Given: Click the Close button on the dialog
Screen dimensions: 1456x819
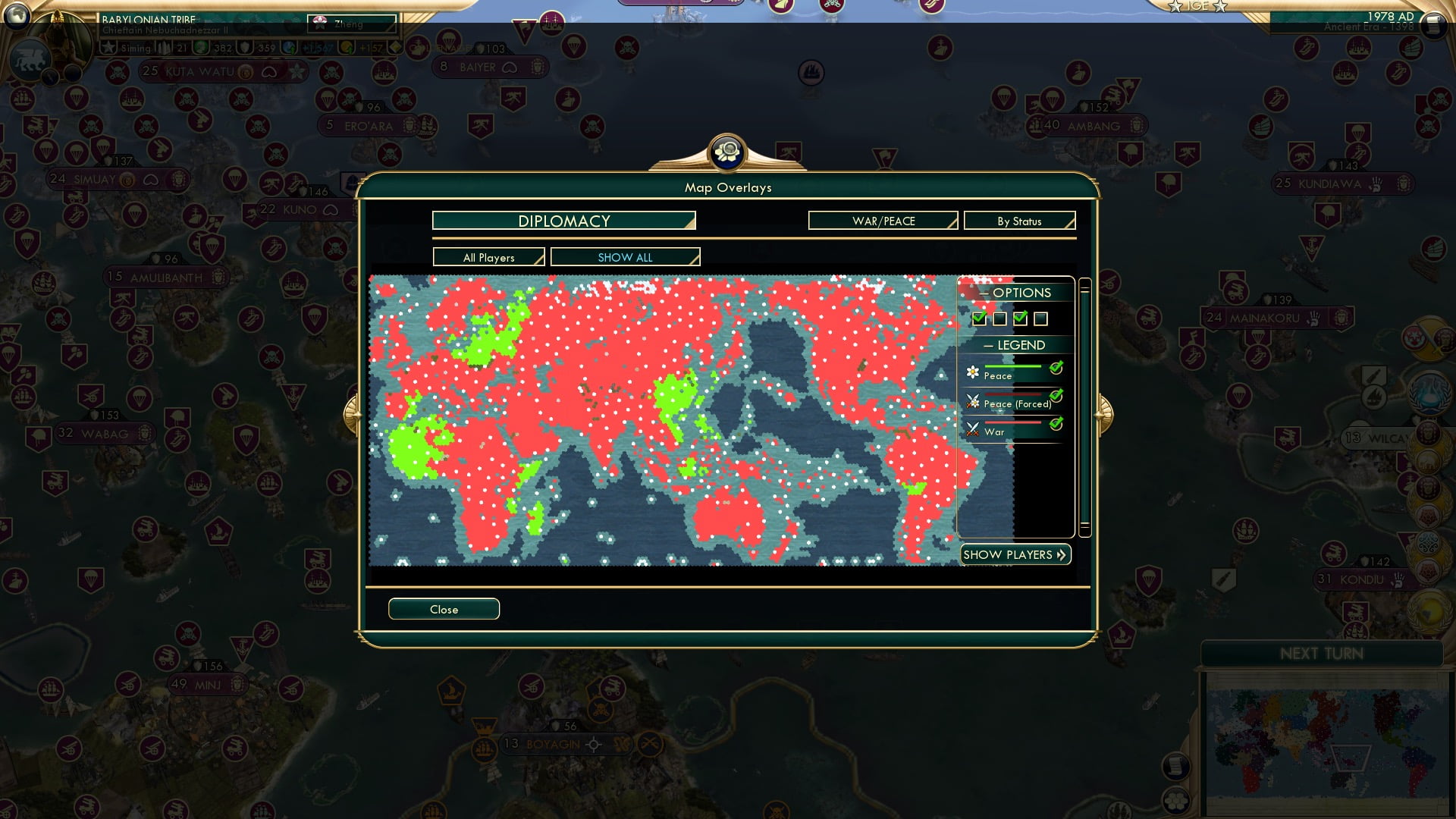Looking at the screenshot, I should click(x=444, y=609).
